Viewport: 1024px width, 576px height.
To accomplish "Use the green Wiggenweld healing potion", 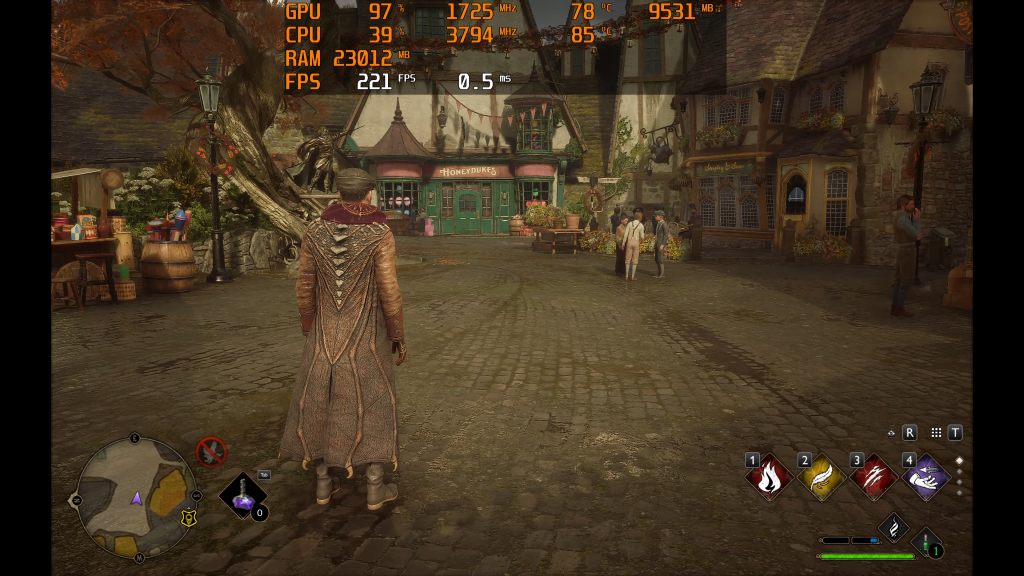I will [x=927, y=545].
